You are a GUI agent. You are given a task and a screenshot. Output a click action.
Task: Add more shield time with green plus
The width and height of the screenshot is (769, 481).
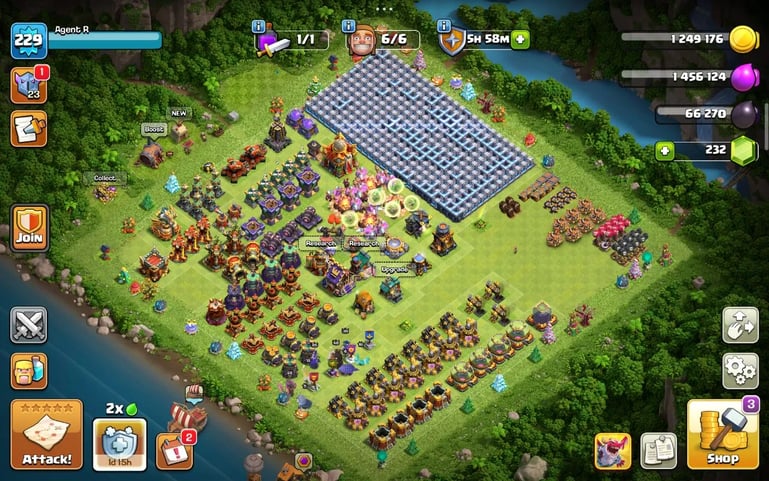pos(521,40)
